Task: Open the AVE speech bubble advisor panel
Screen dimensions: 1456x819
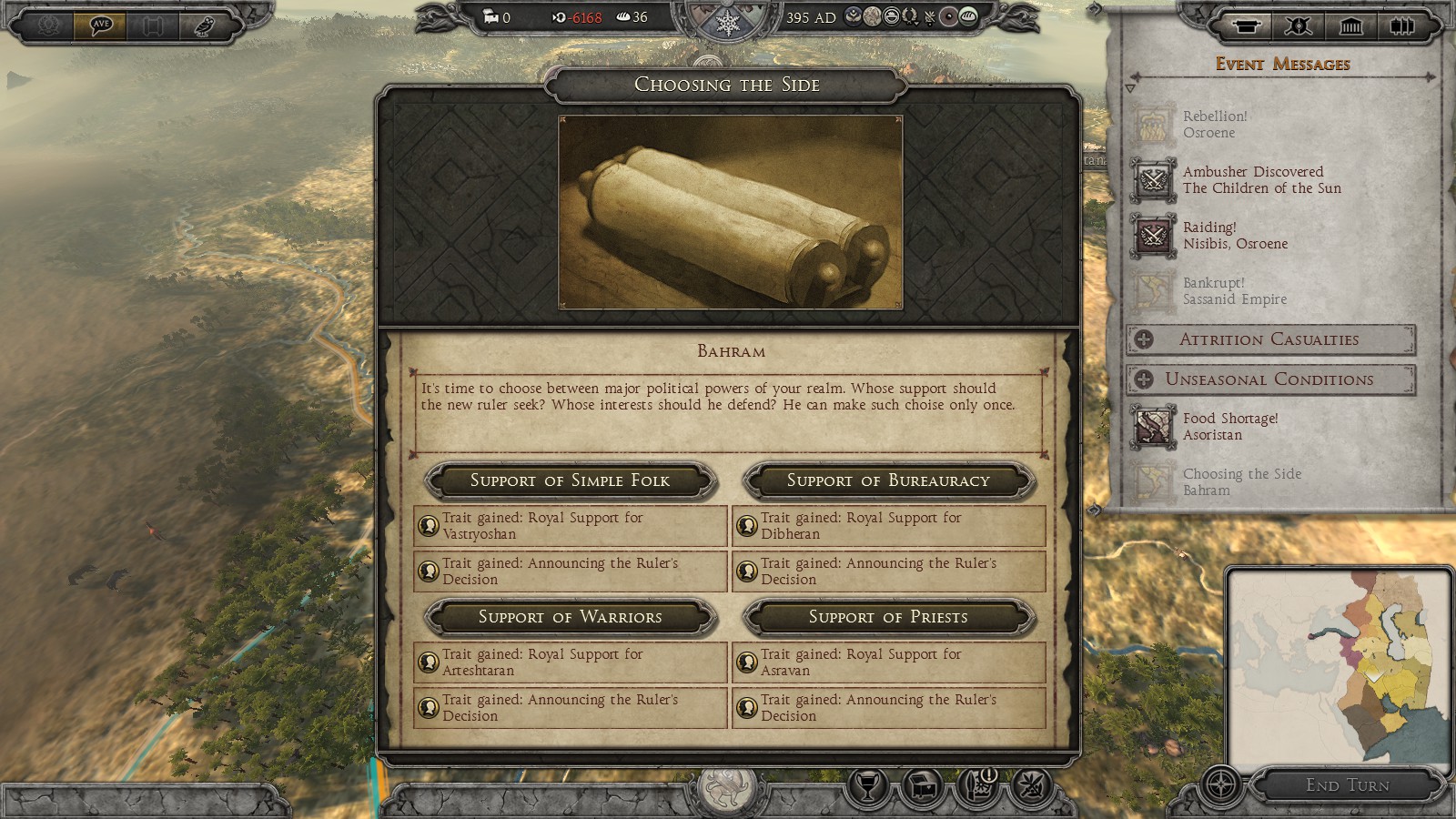Action: tap(101, 25)
